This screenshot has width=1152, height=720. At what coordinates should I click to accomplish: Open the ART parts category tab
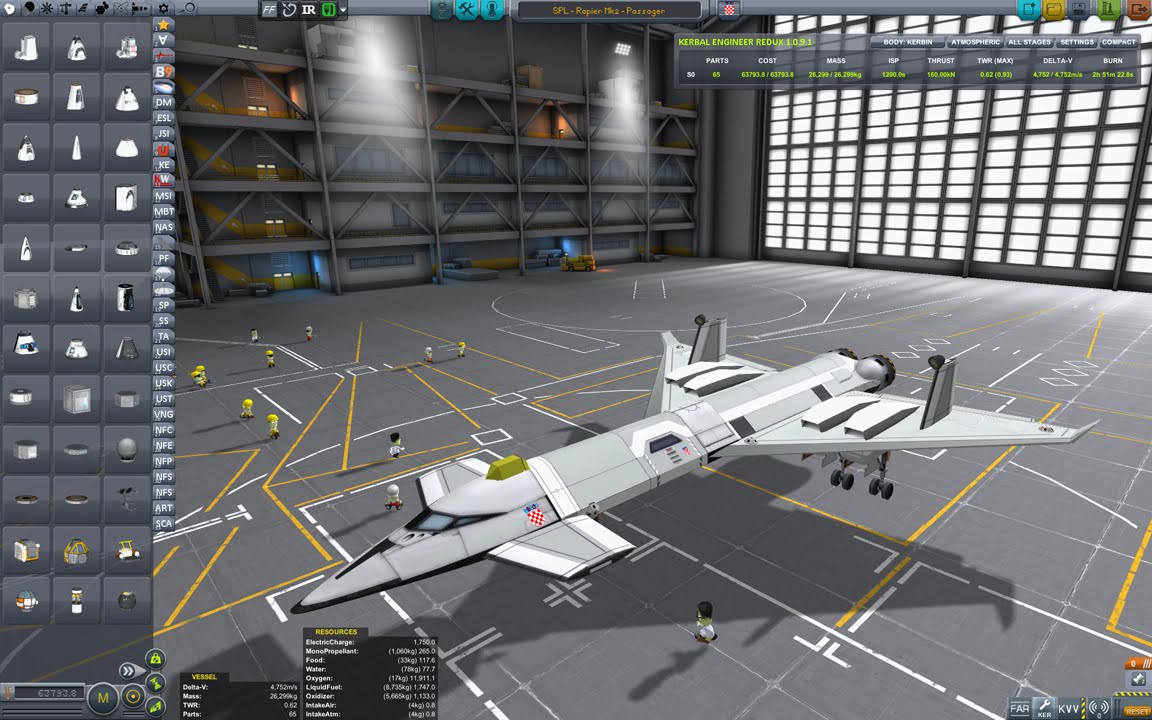point(164,508)
